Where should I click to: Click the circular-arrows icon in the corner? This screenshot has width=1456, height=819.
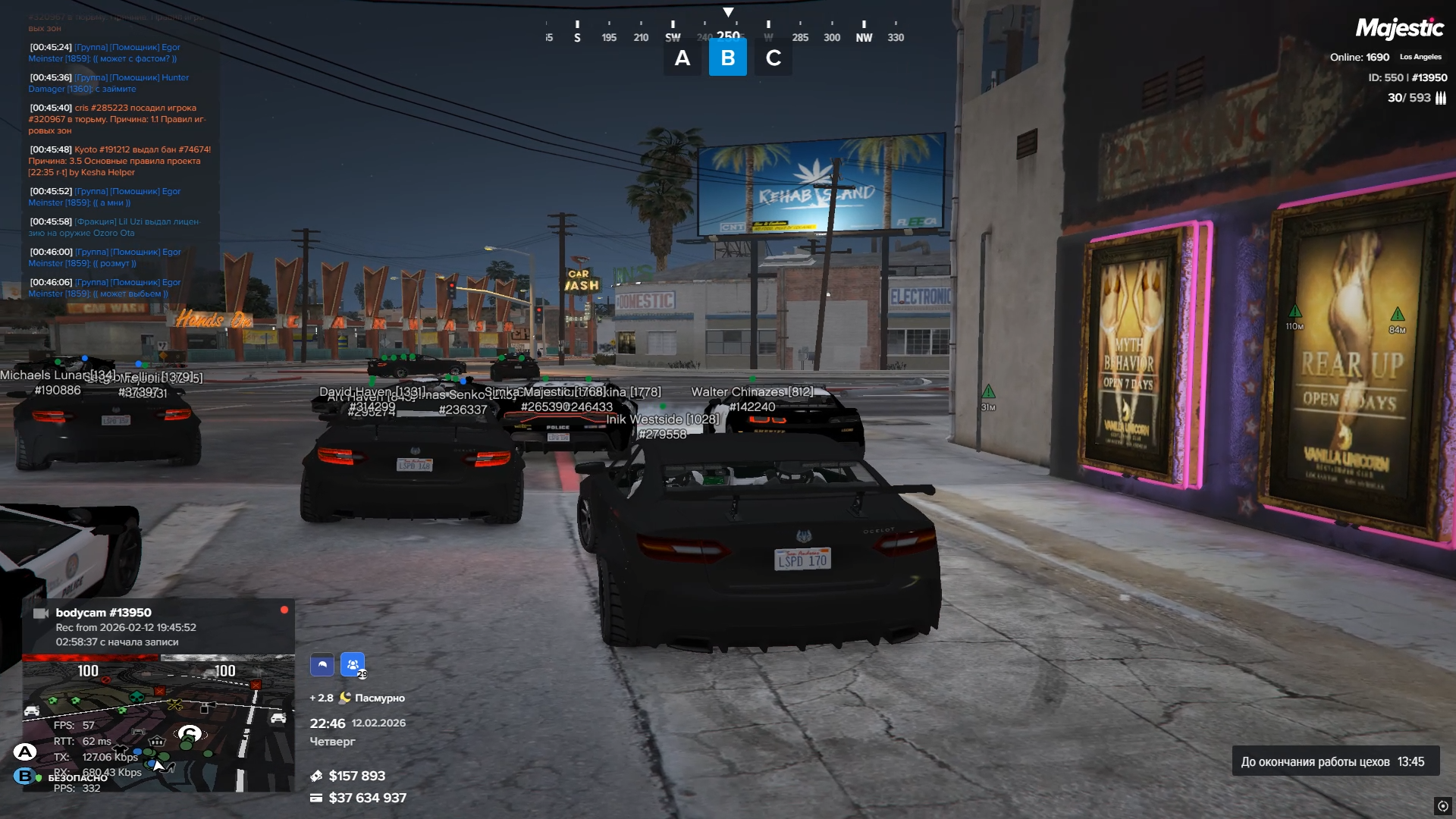click(1442, 805)
